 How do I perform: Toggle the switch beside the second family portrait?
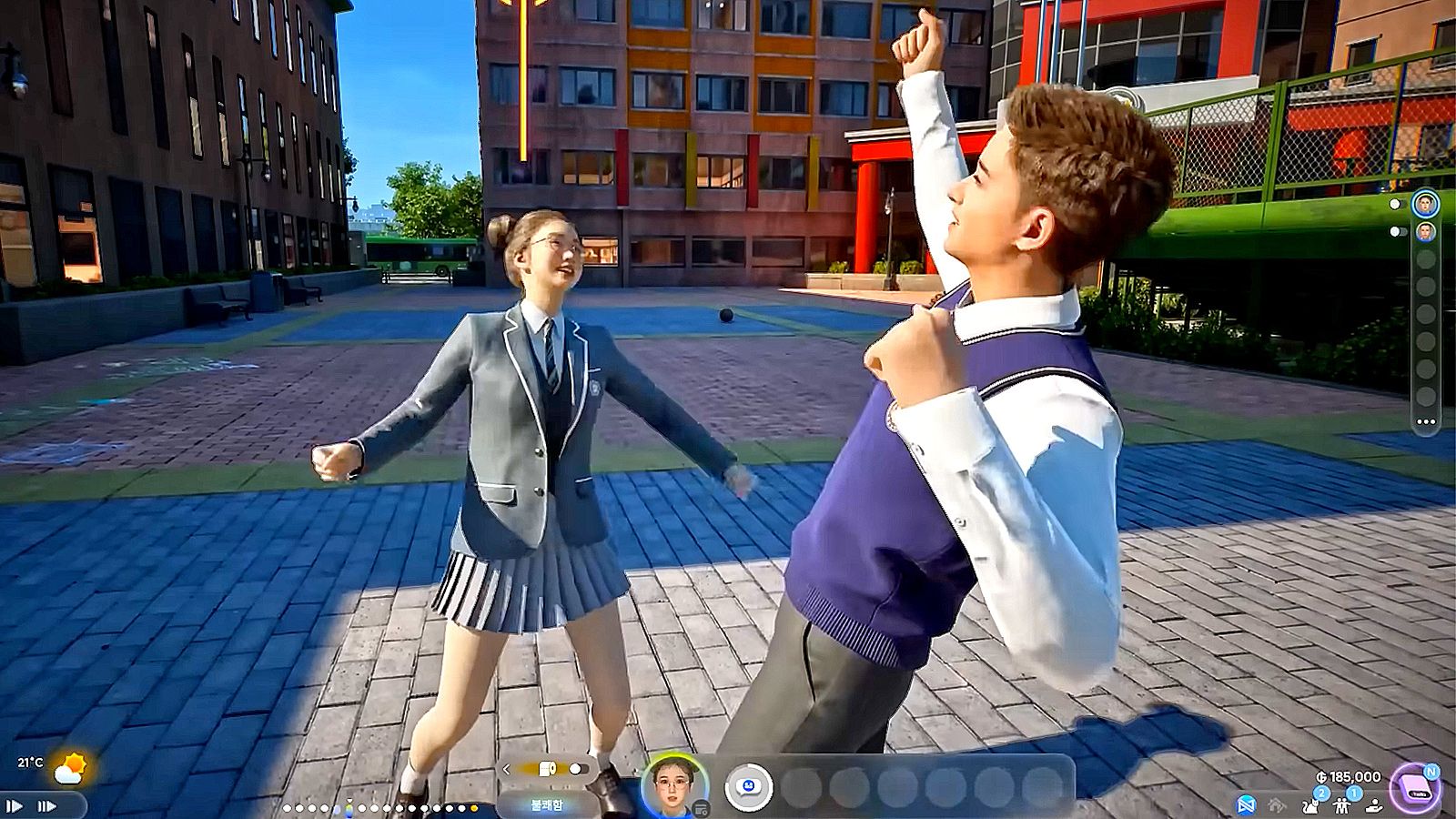[1400, 232]
